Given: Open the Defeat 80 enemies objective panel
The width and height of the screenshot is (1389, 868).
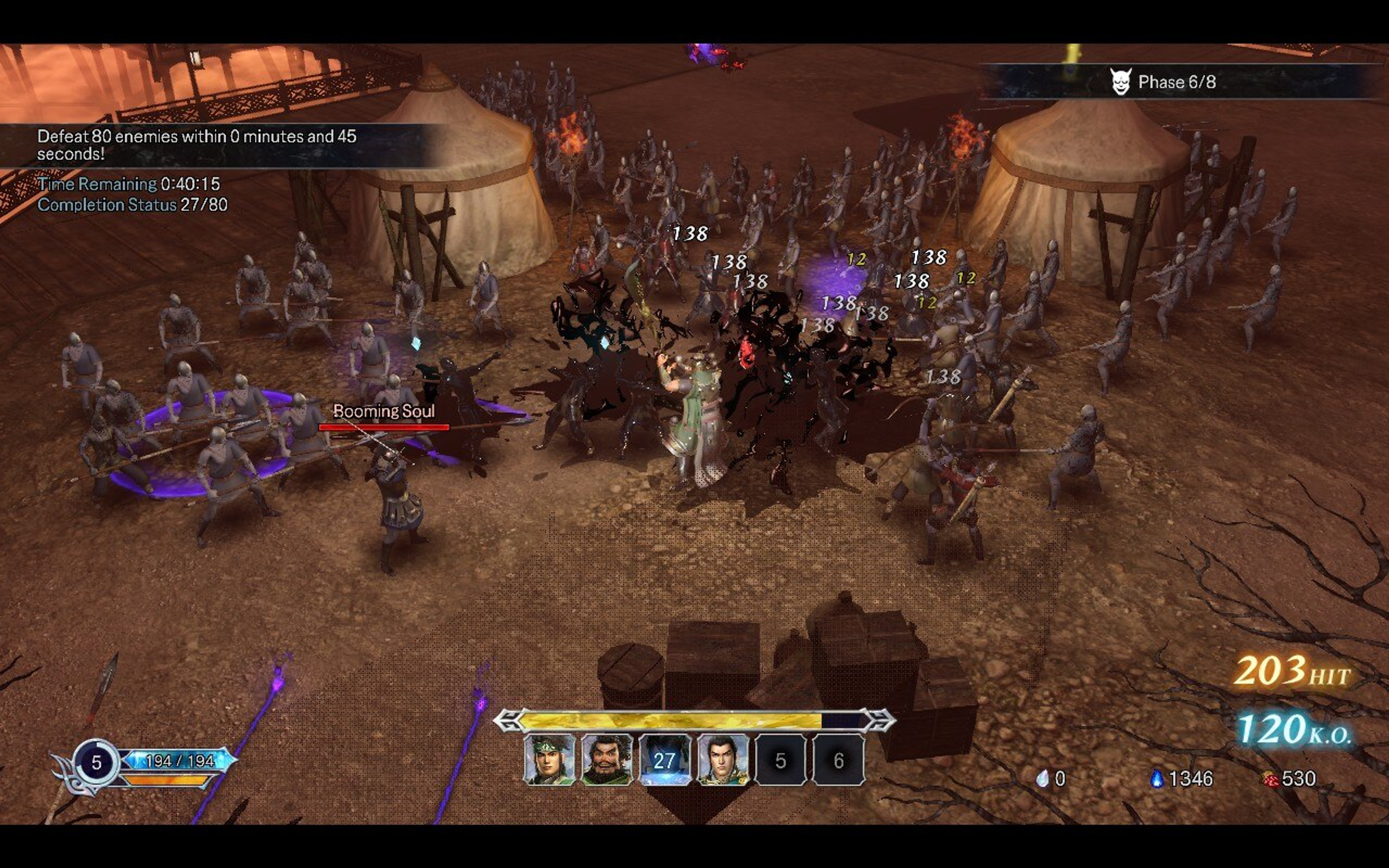Looking at the screenshot, I should [196, 145].
